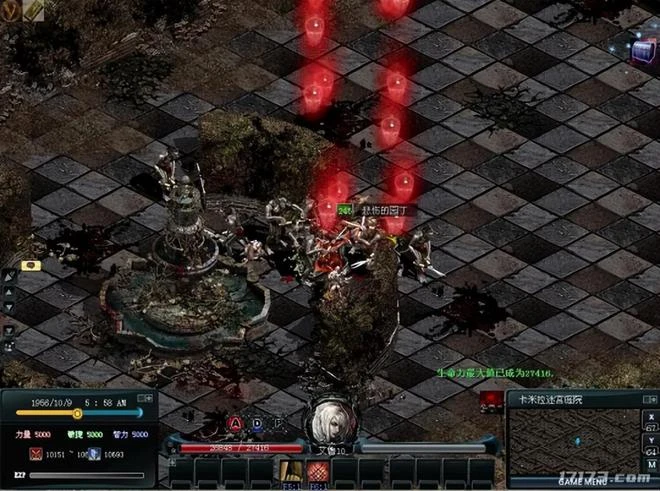Click the white-haired character portrait
This screenshot has width=660, height=491.
330,426
